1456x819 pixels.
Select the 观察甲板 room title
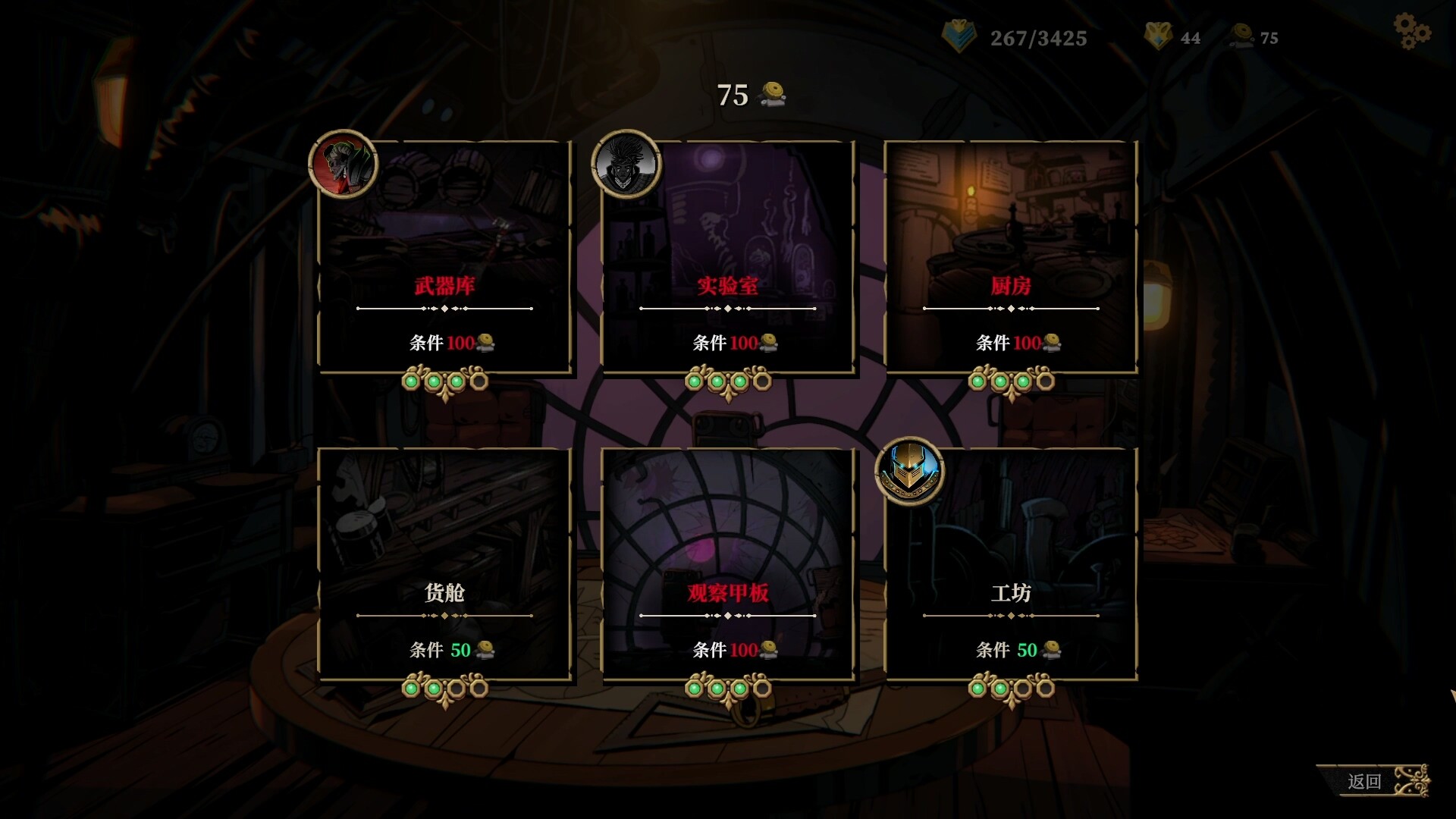(730, 594)
